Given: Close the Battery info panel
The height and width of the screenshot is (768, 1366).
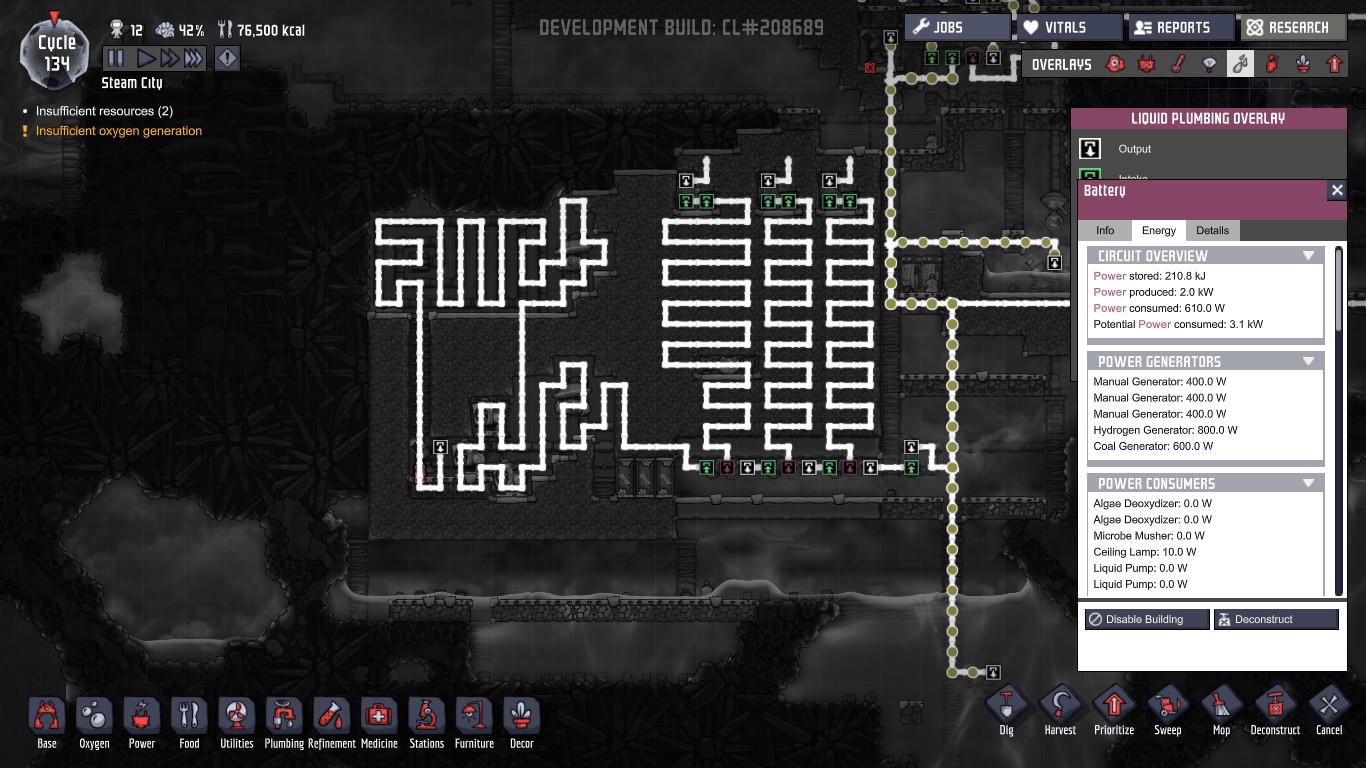Looking at the screenshot, I should (x=1336, y=190).
